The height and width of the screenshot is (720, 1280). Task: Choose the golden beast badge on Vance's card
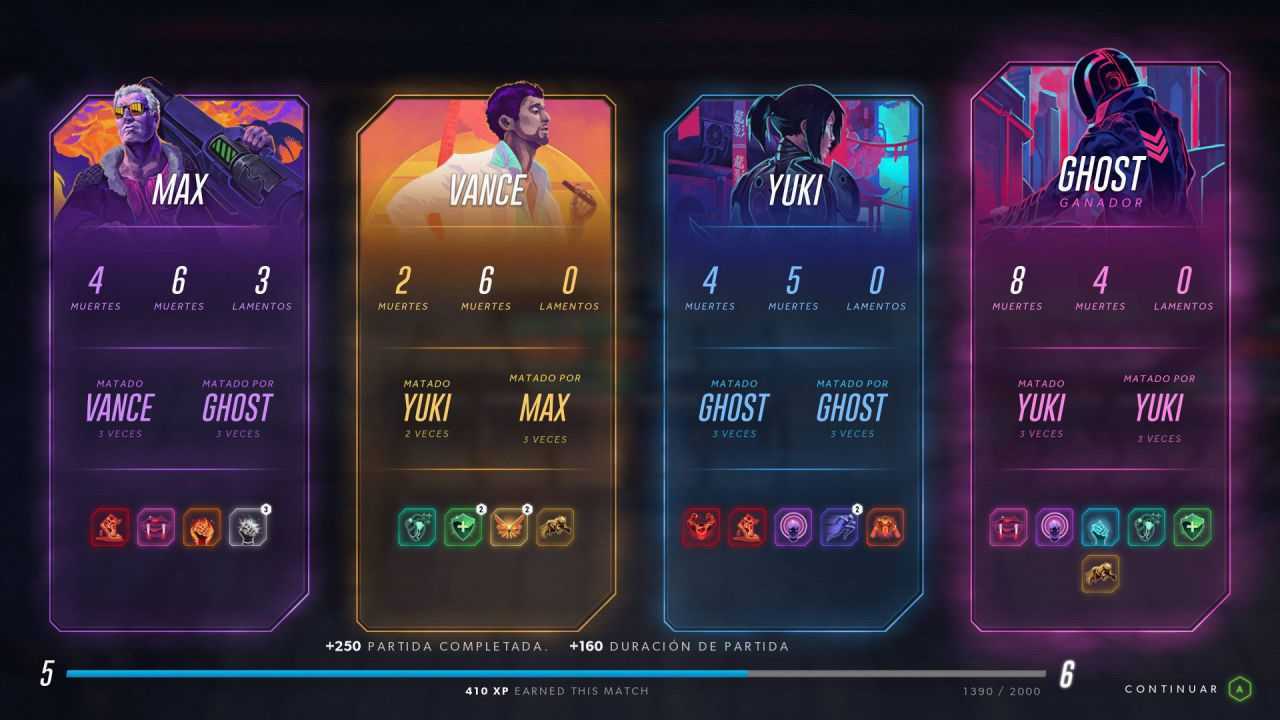[555, 527]
